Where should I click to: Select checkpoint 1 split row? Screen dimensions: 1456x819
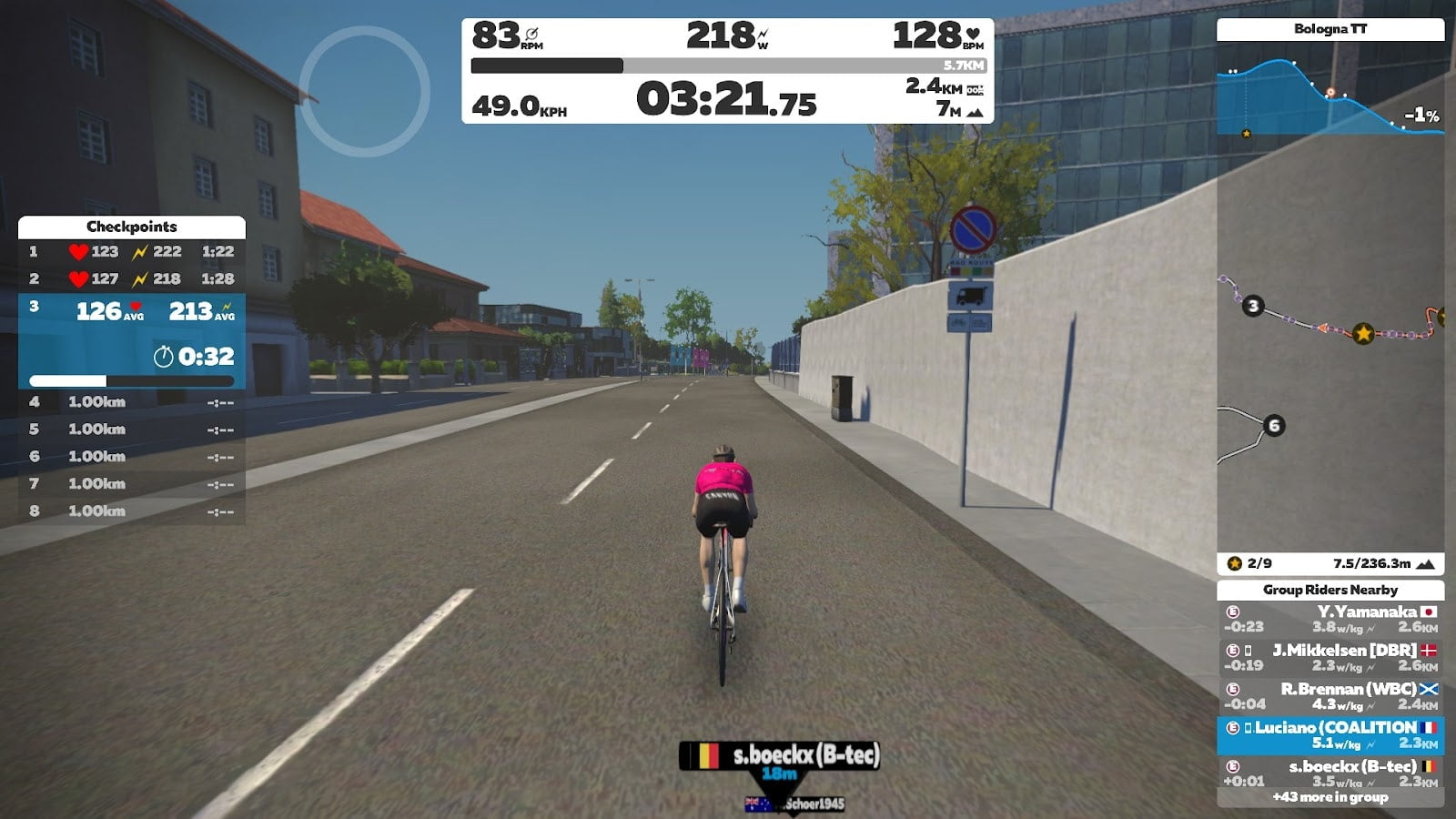pos(132,252)
